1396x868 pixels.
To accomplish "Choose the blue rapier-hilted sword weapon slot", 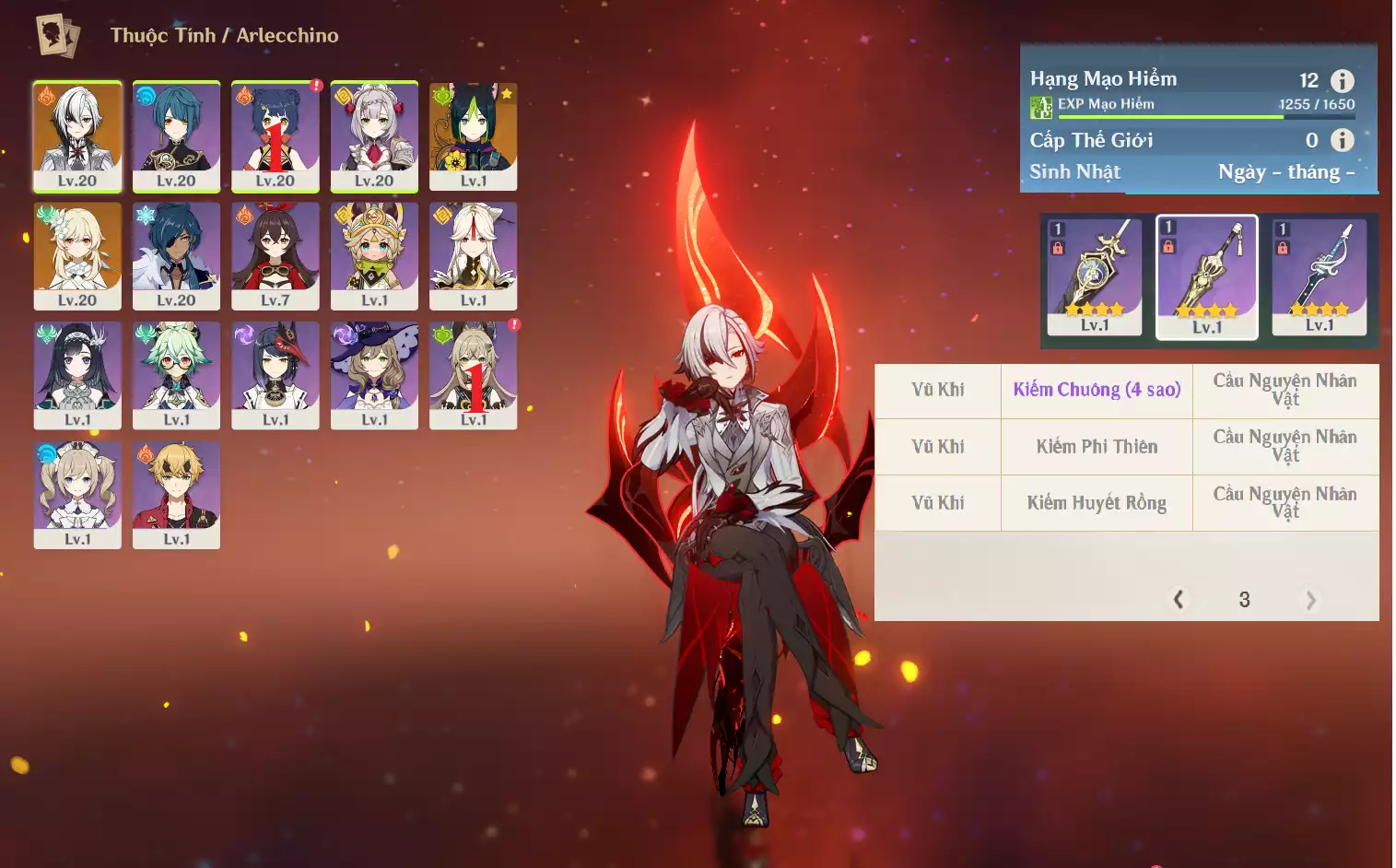I will pyautogui.click(x=1319, y=276).
